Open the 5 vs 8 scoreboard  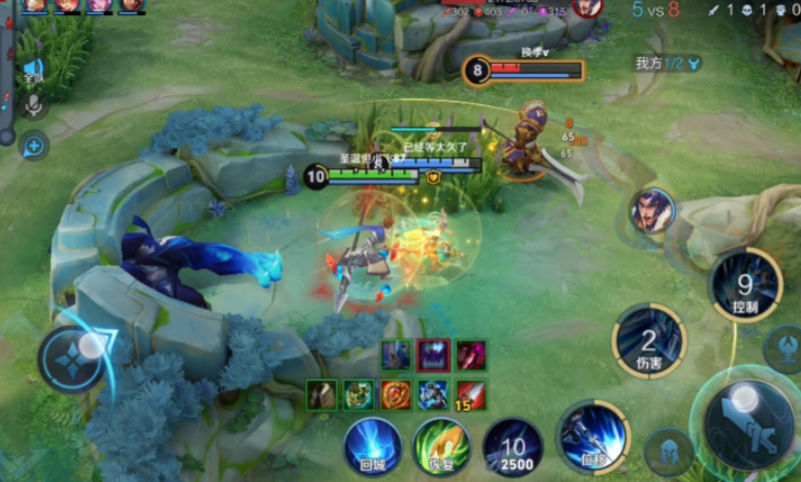coord(655,10)
